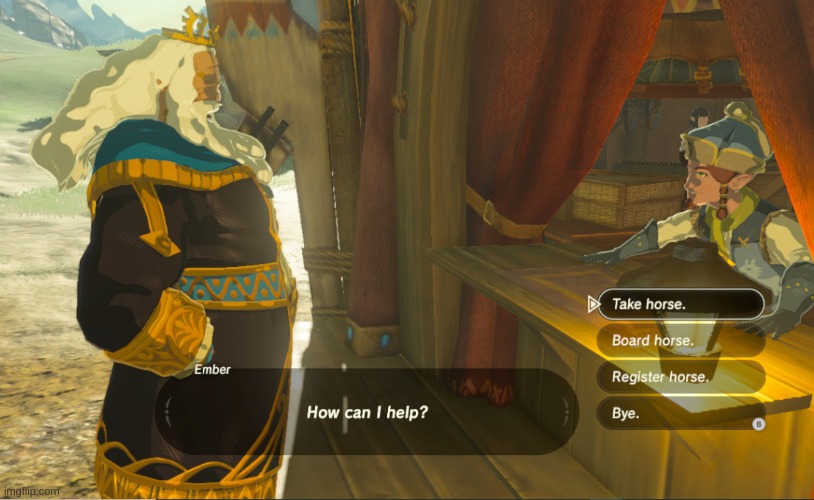Select "Board horse." from the stable menu
Image resolution: width=814 pixels, height=500 pixels.
click(x=680, y=340)
